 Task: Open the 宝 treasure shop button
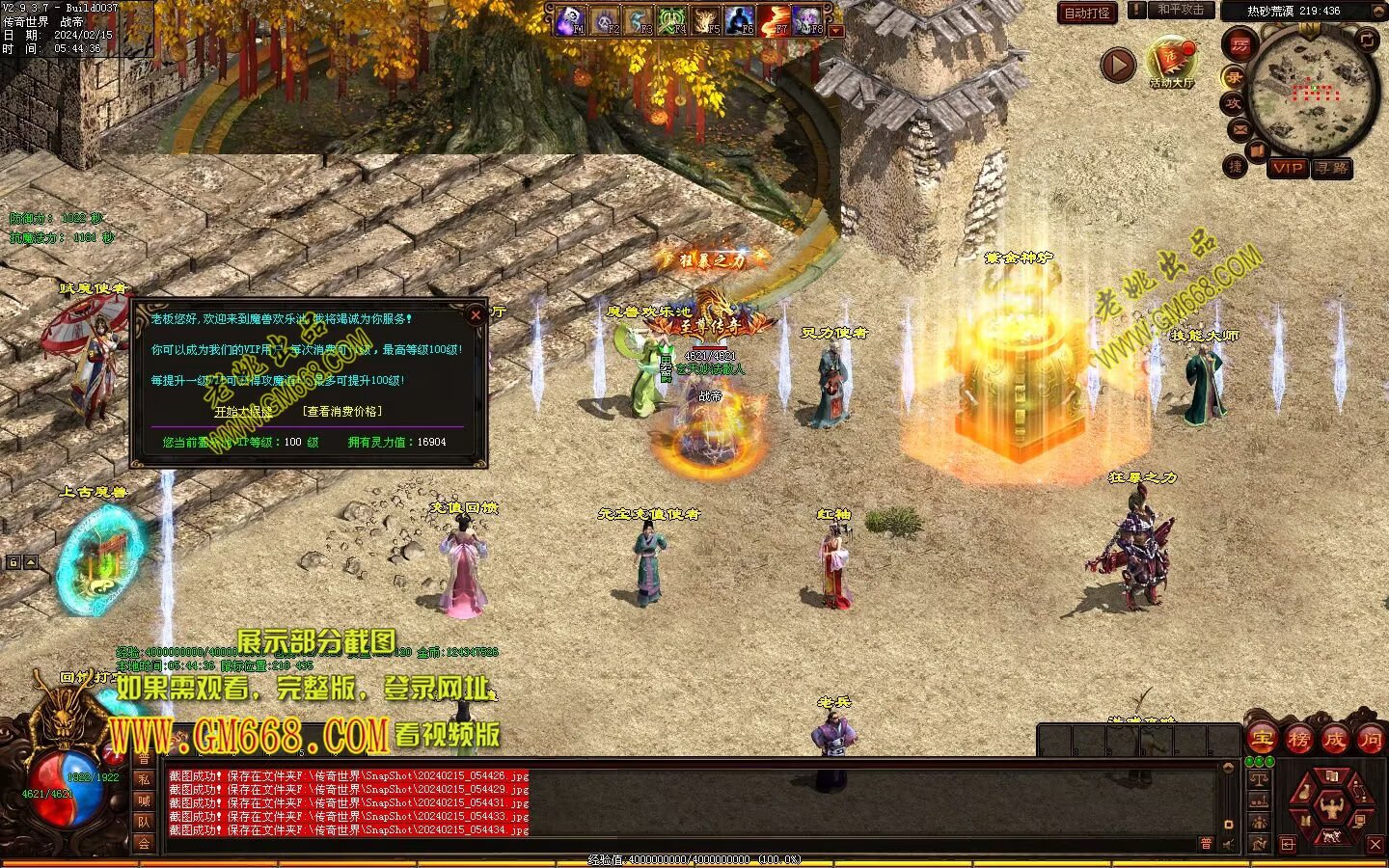coord(1262,740)
